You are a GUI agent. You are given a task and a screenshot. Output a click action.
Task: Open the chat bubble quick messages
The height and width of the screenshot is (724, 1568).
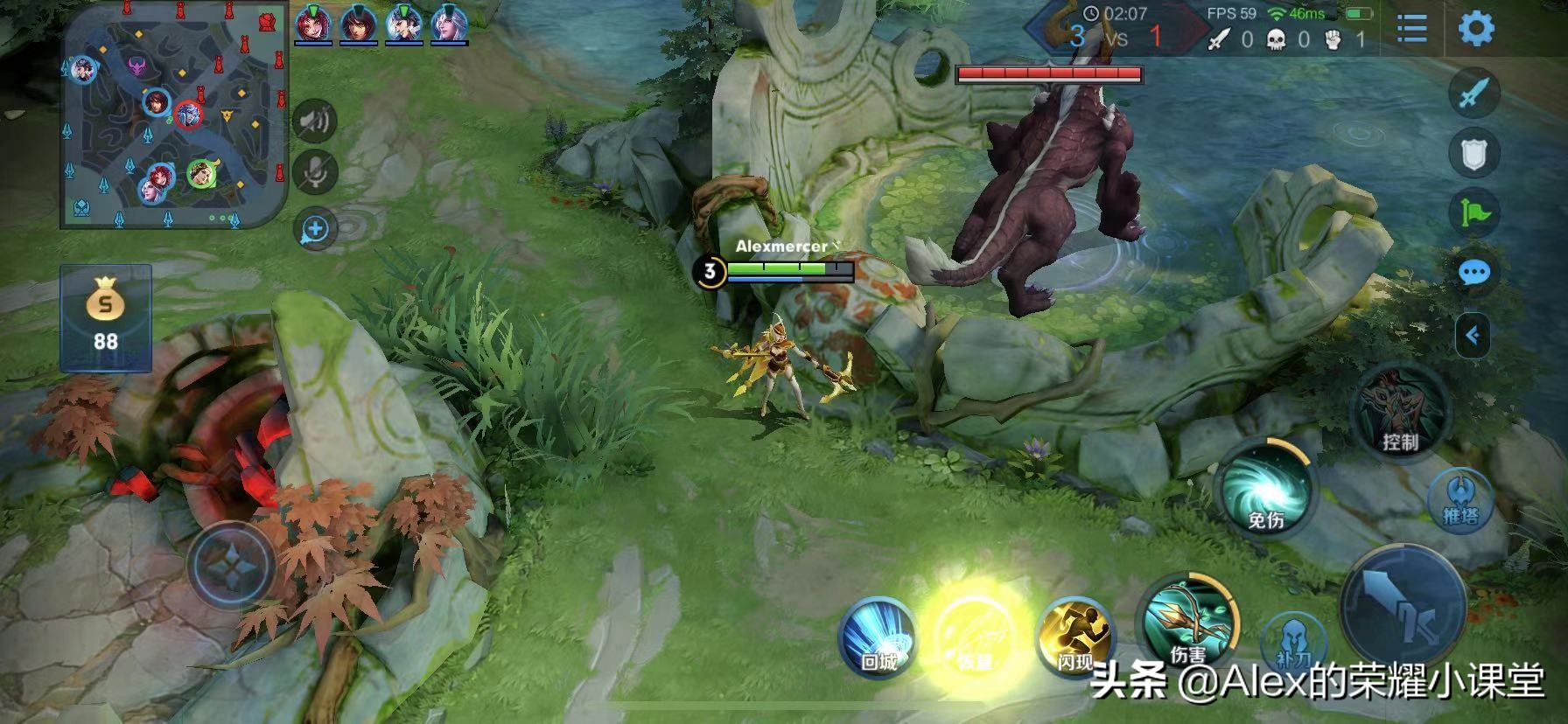point(1474,273)
